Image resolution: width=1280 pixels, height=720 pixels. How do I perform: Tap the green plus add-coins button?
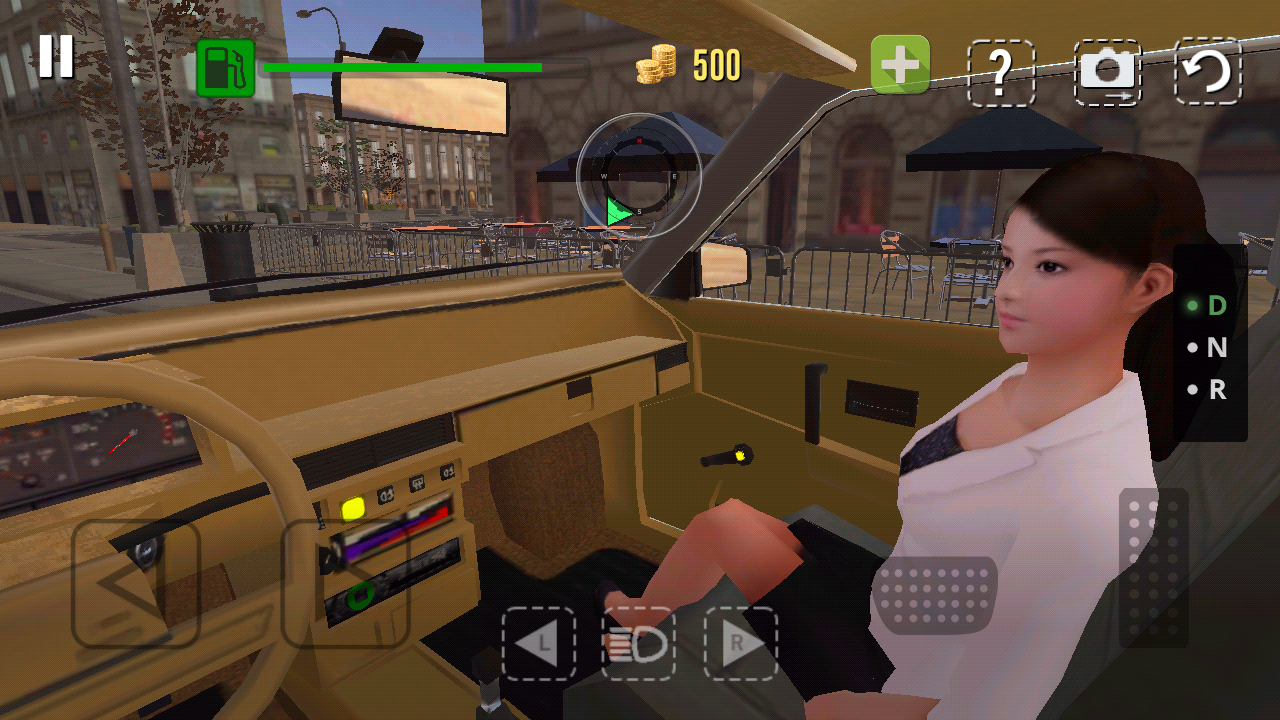(900, 65)
